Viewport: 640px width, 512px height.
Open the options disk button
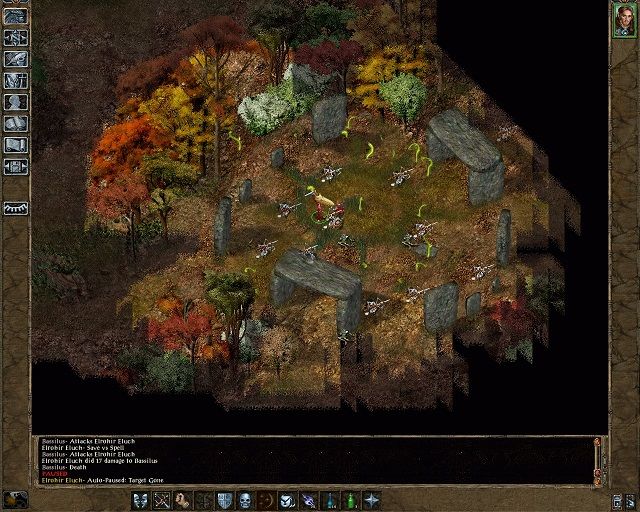[15, 166]
